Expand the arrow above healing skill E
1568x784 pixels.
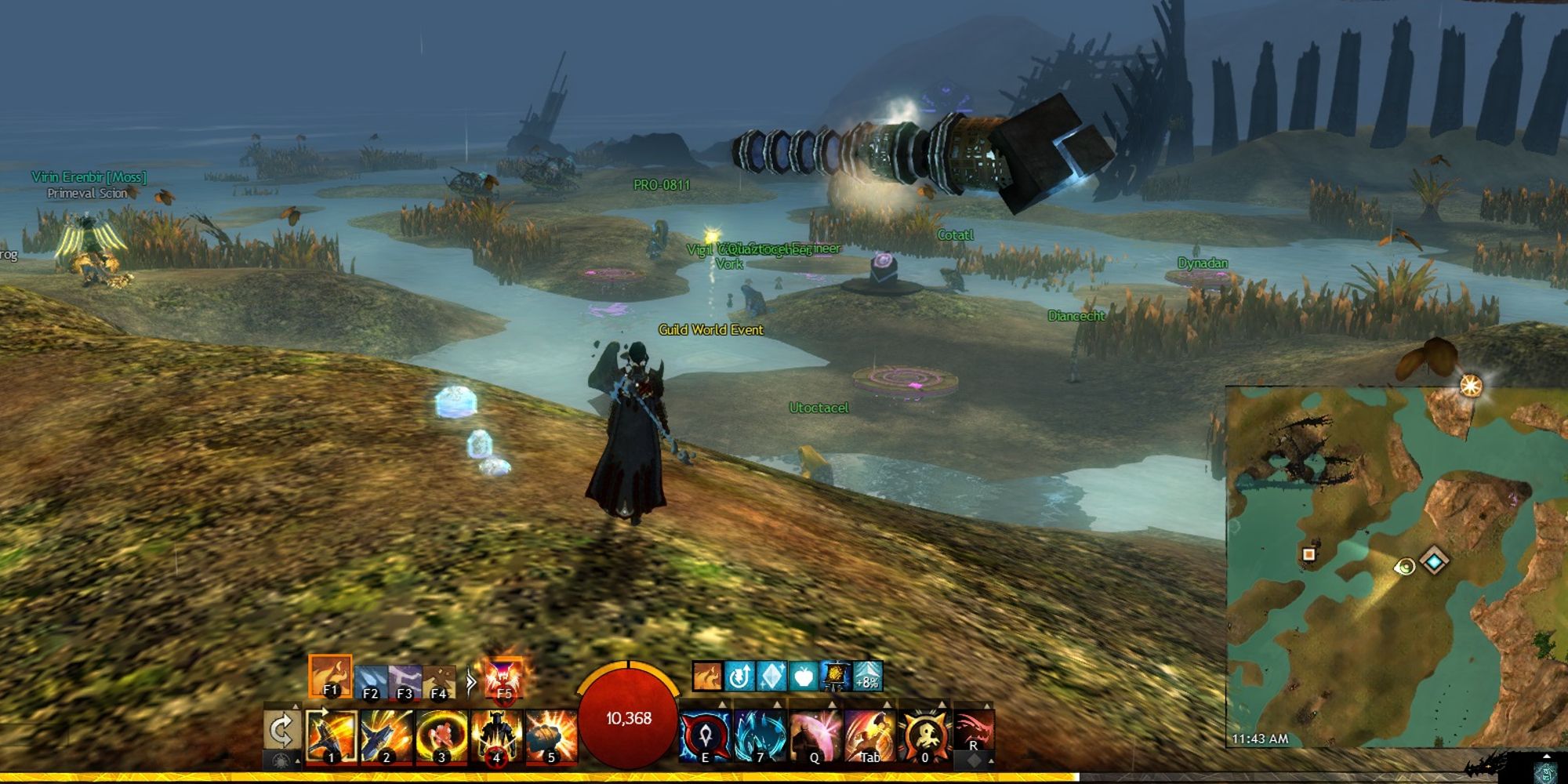coord(723,704)
